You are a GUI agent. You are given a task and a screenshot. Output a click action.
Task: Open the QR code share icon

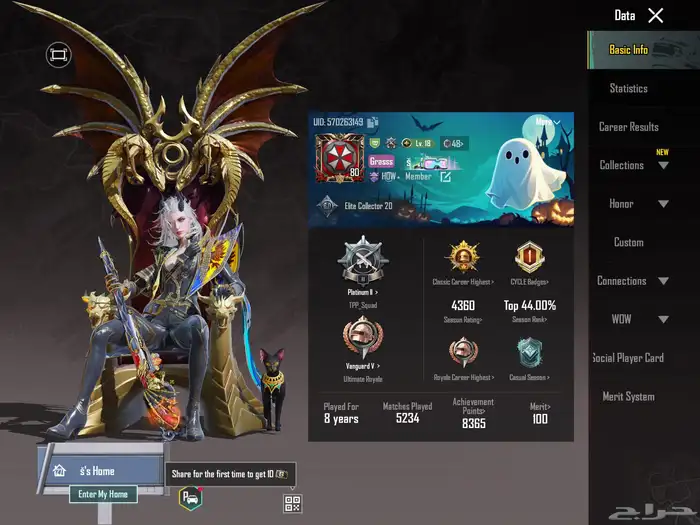tap(292, 504)
